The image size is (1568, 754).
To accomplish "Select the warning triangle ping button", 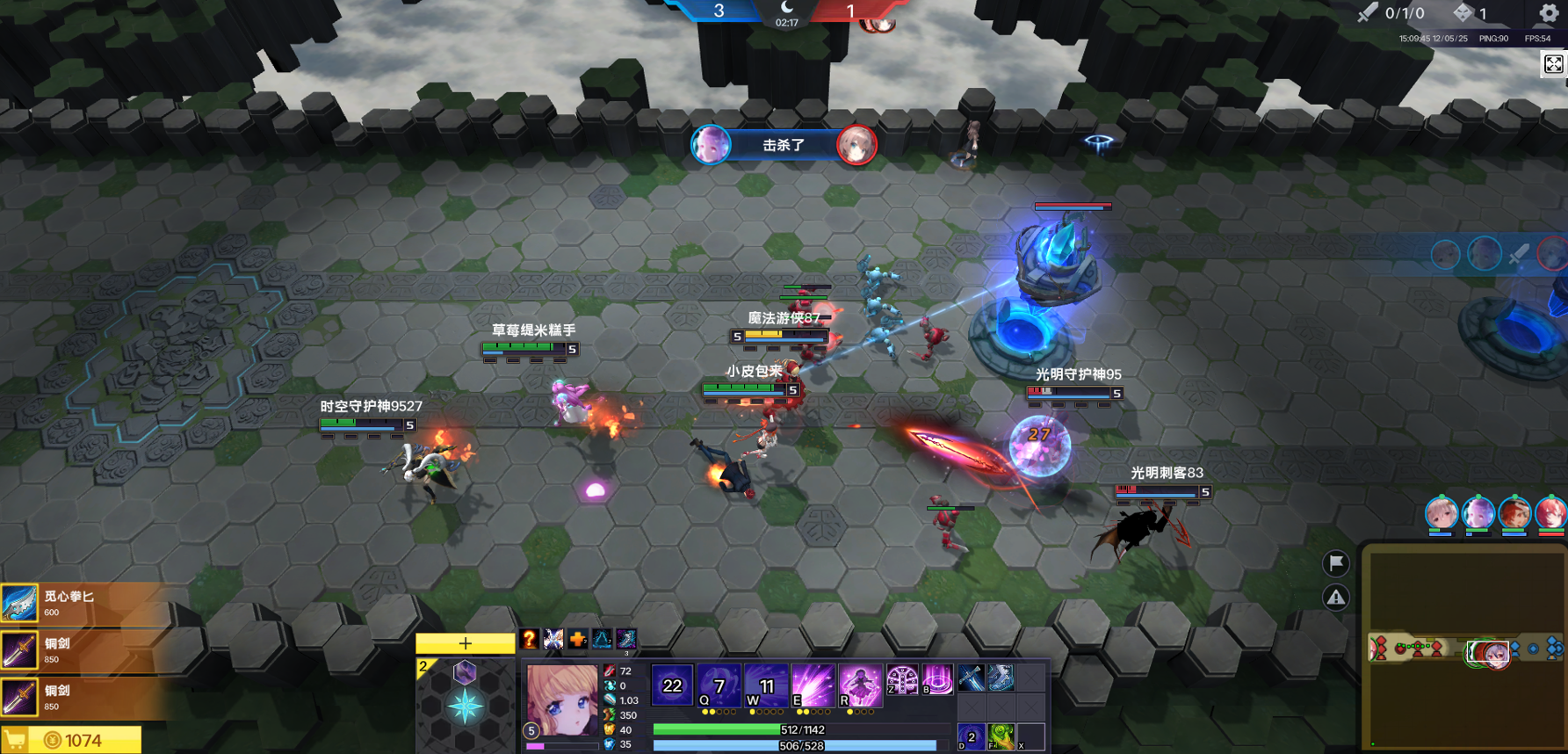I will 1335,598.
